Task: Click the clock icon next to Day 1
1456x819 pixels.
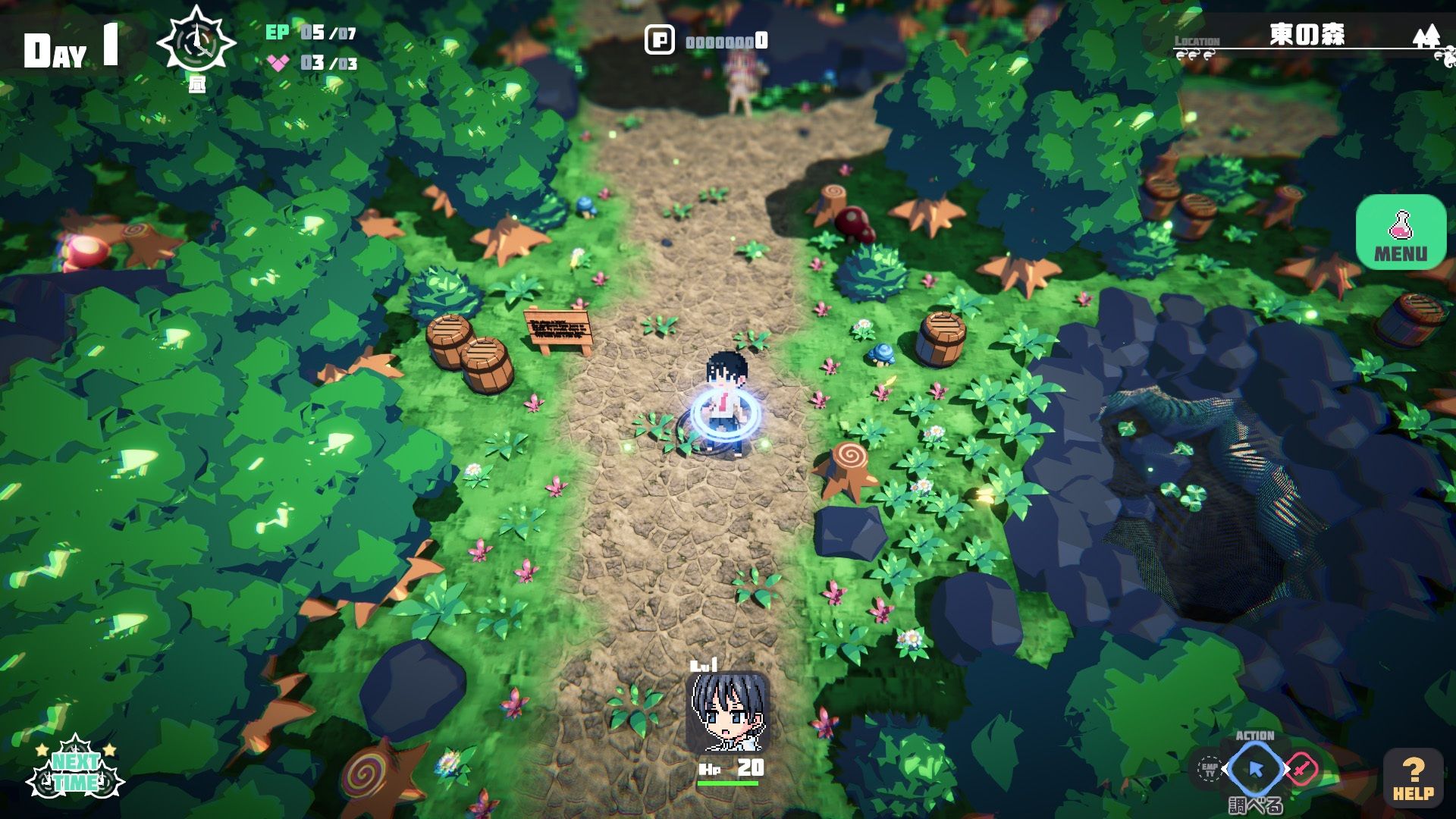Action: tap(196, 42)
